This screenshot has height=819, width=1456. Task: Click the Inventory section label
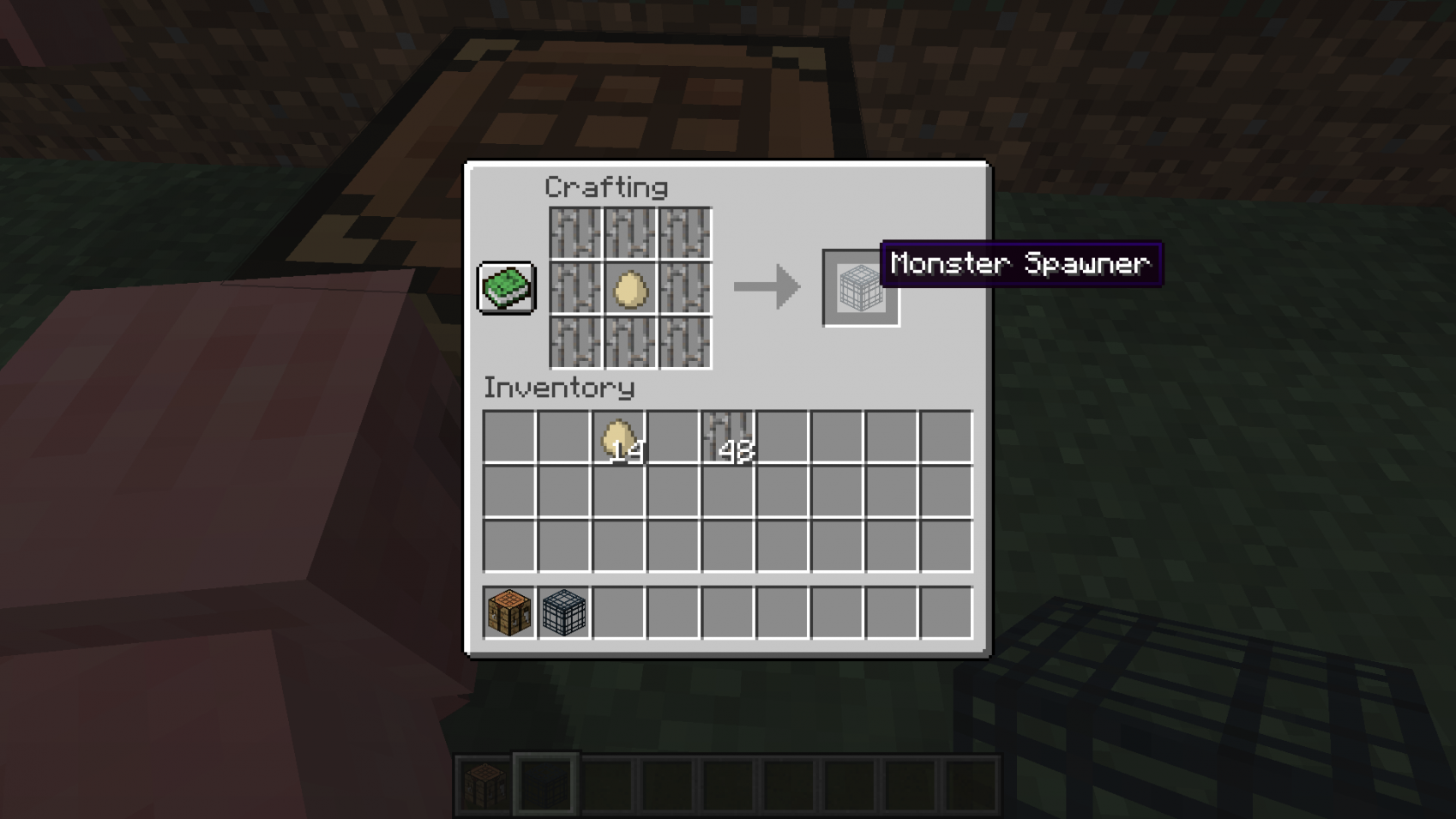click(558, 388)
